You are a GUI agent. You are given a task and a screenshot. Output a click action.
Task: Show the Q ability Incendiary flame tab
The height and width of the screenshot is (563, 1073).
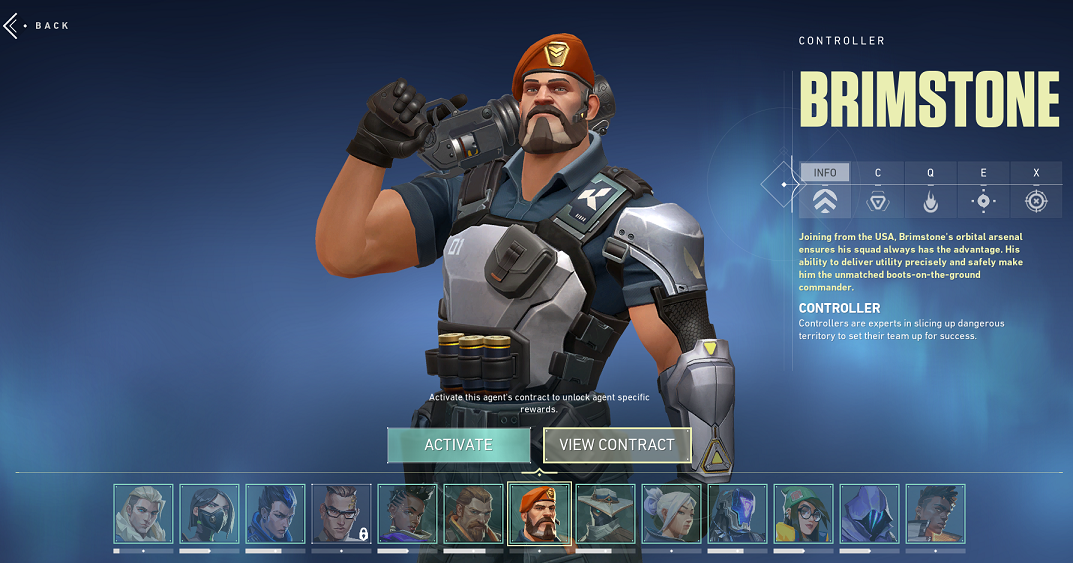point(930,190)
